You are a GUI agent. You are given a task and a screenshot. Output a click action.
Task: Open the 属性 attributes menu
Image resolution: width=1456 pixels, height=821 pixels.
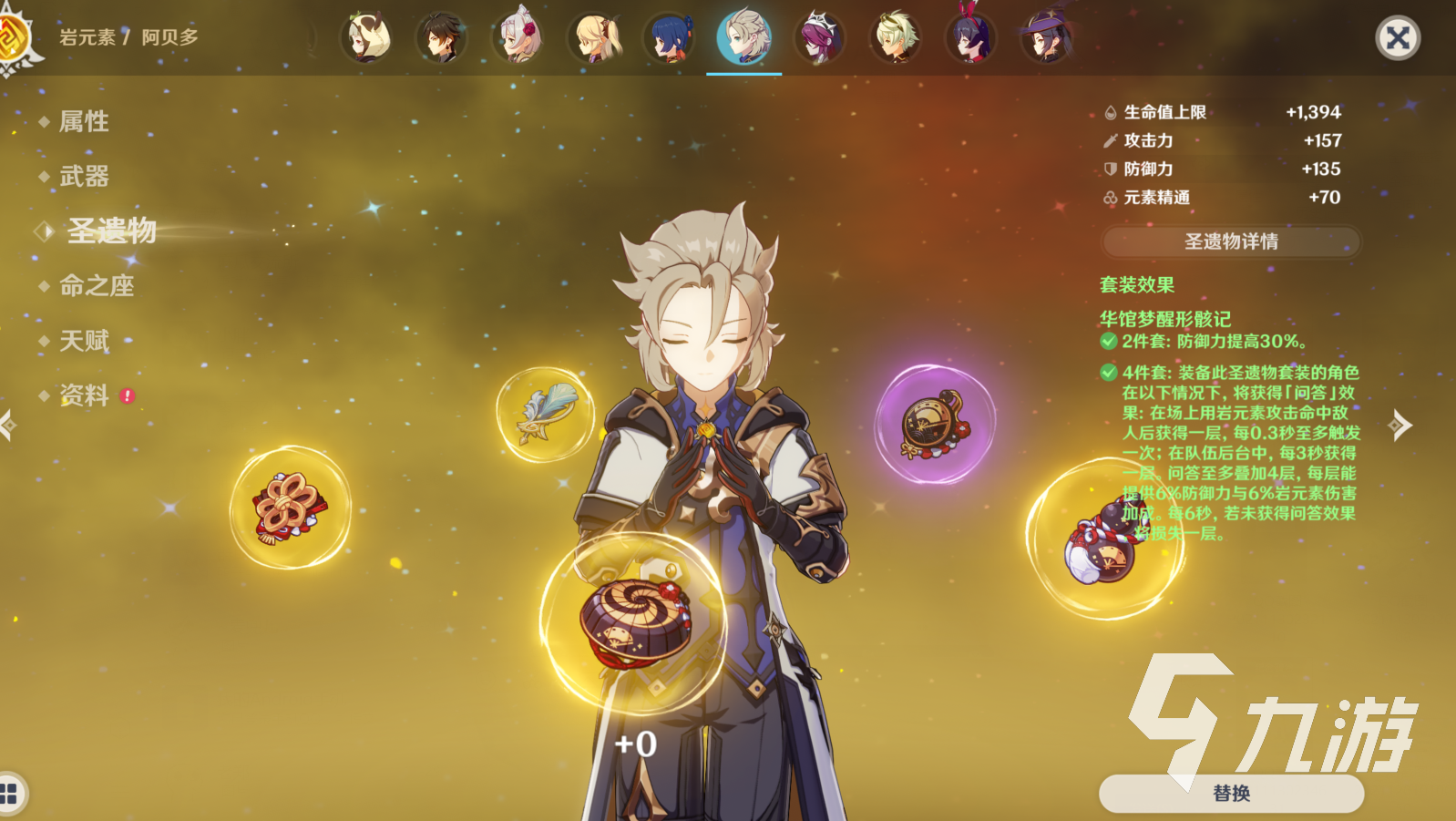84,121
